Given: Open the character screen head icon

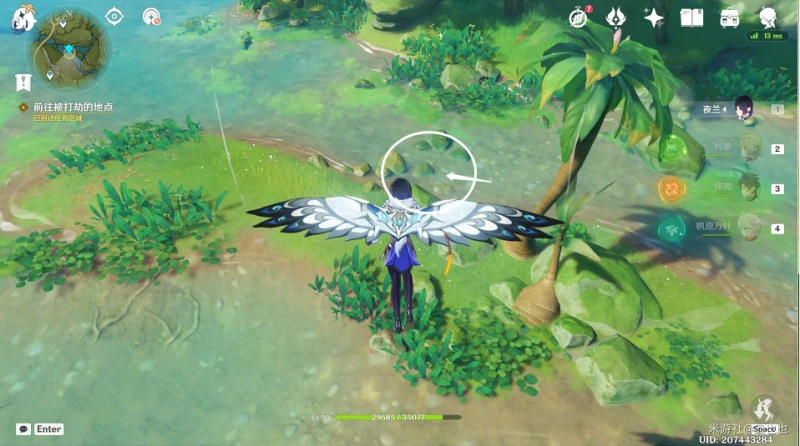Looking at the screenshot, I should pyautogui.click(x=768, y=17).
